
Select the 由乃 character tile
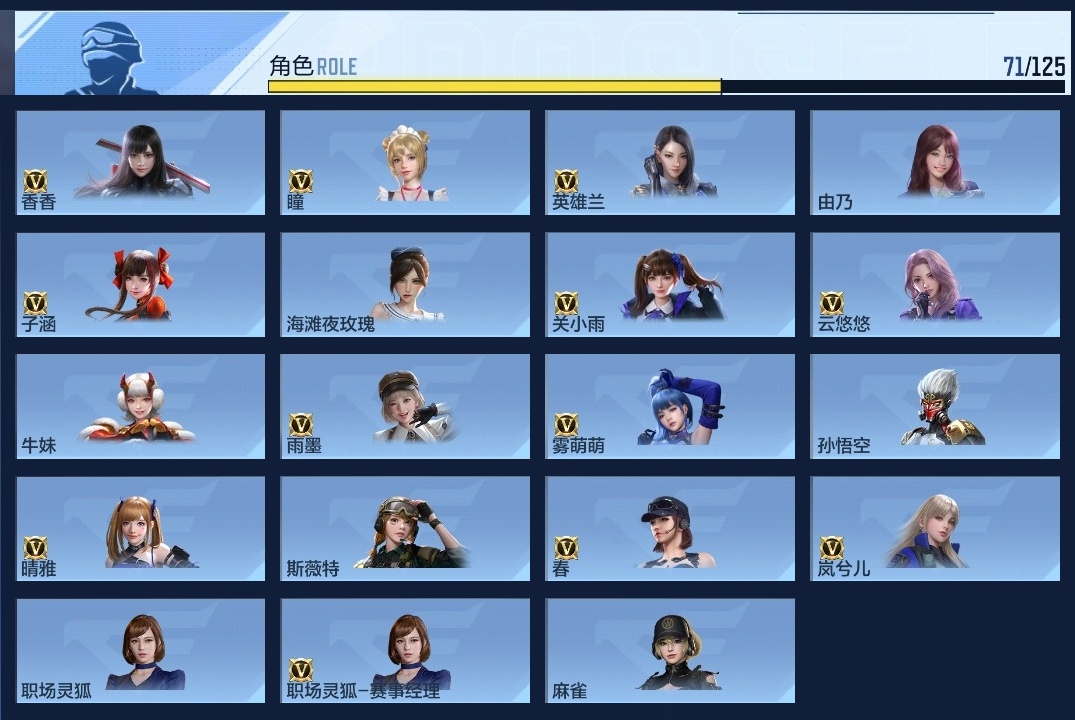[935, 162]
